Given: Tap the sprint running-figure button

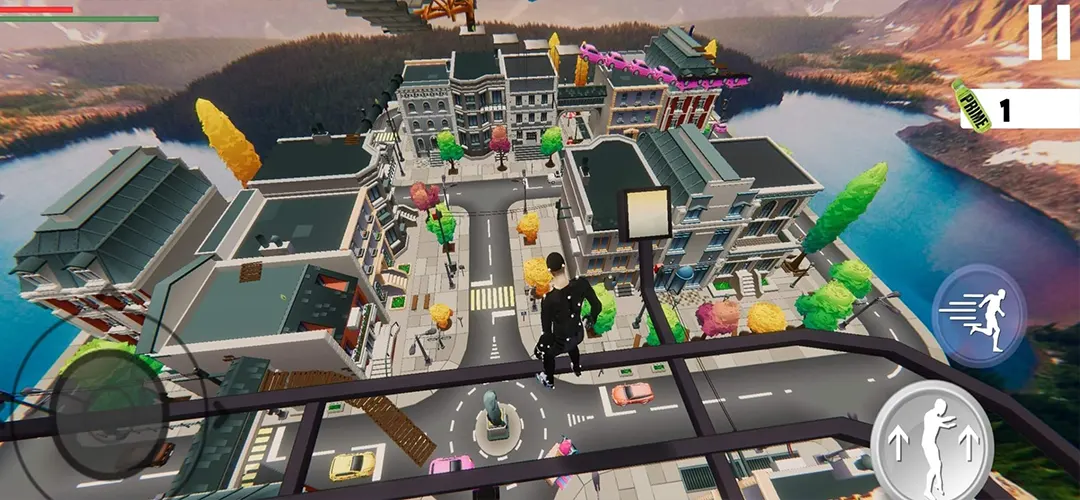Looking at the screenshot, I should (979, 316).
